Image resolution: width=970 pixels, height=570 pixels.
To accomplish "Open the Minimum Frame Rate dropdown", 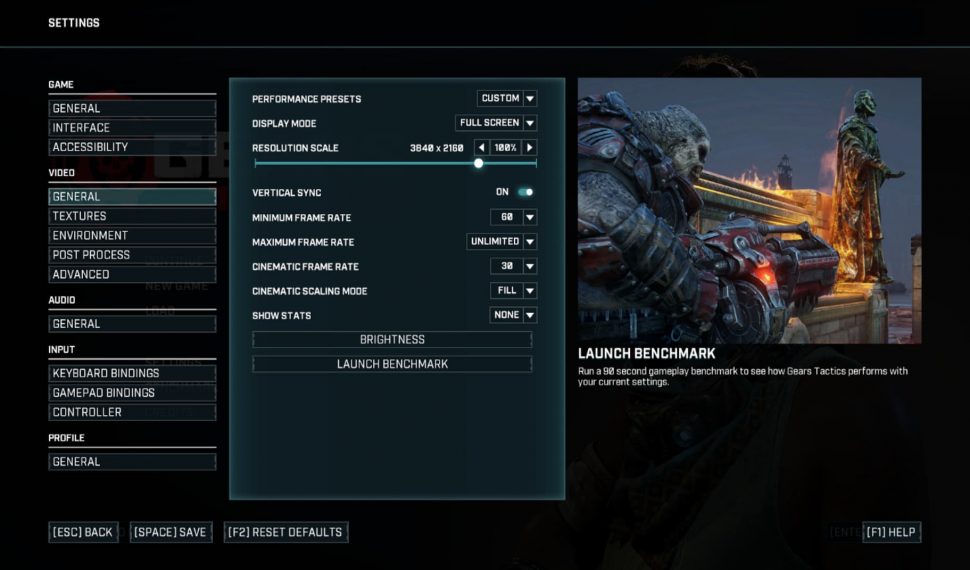I will pyautogui.click(x=514, y=217).
